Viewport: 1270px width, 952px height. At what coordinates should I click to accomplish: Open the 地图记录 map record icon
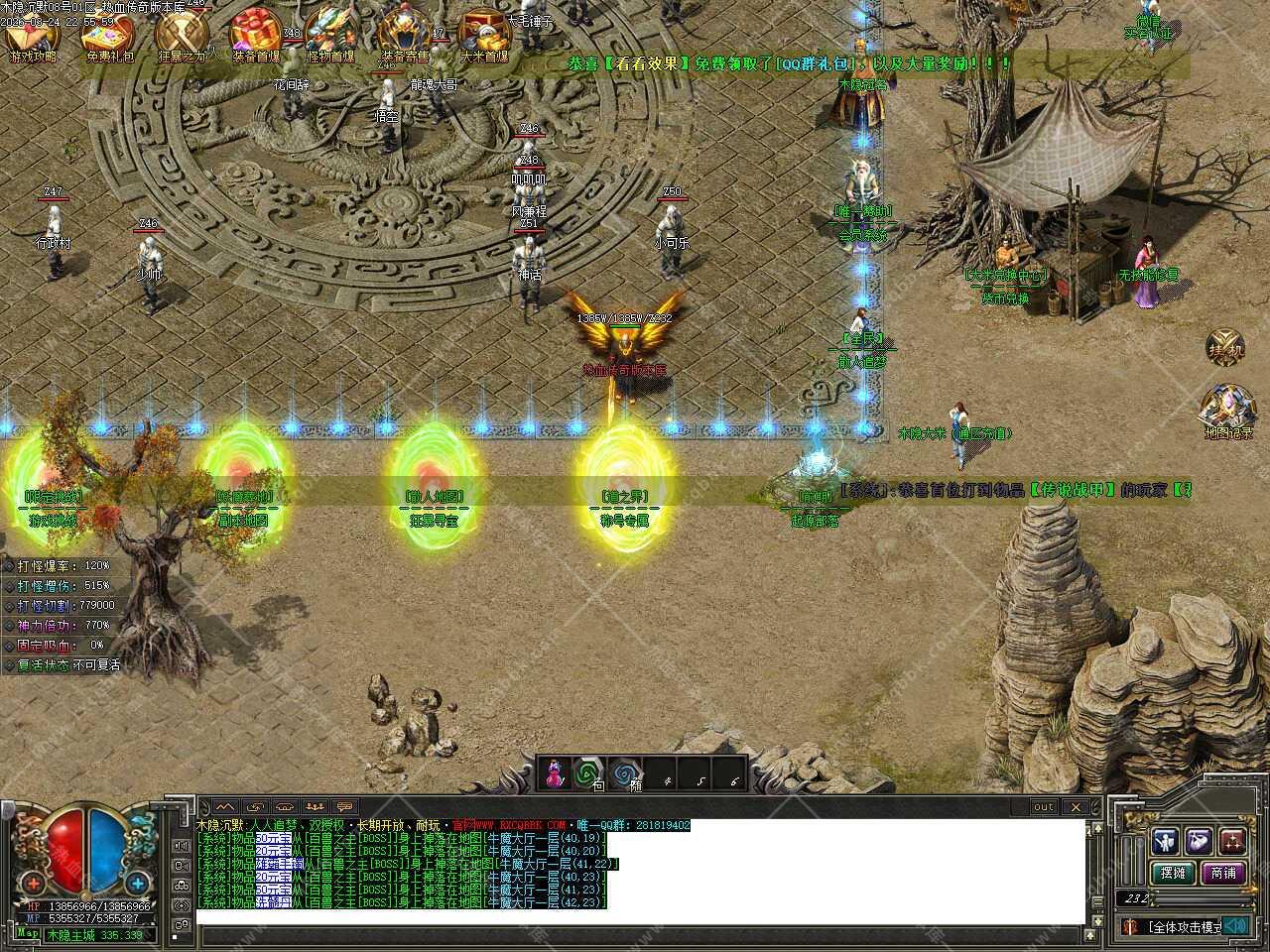coord(1227,411)
